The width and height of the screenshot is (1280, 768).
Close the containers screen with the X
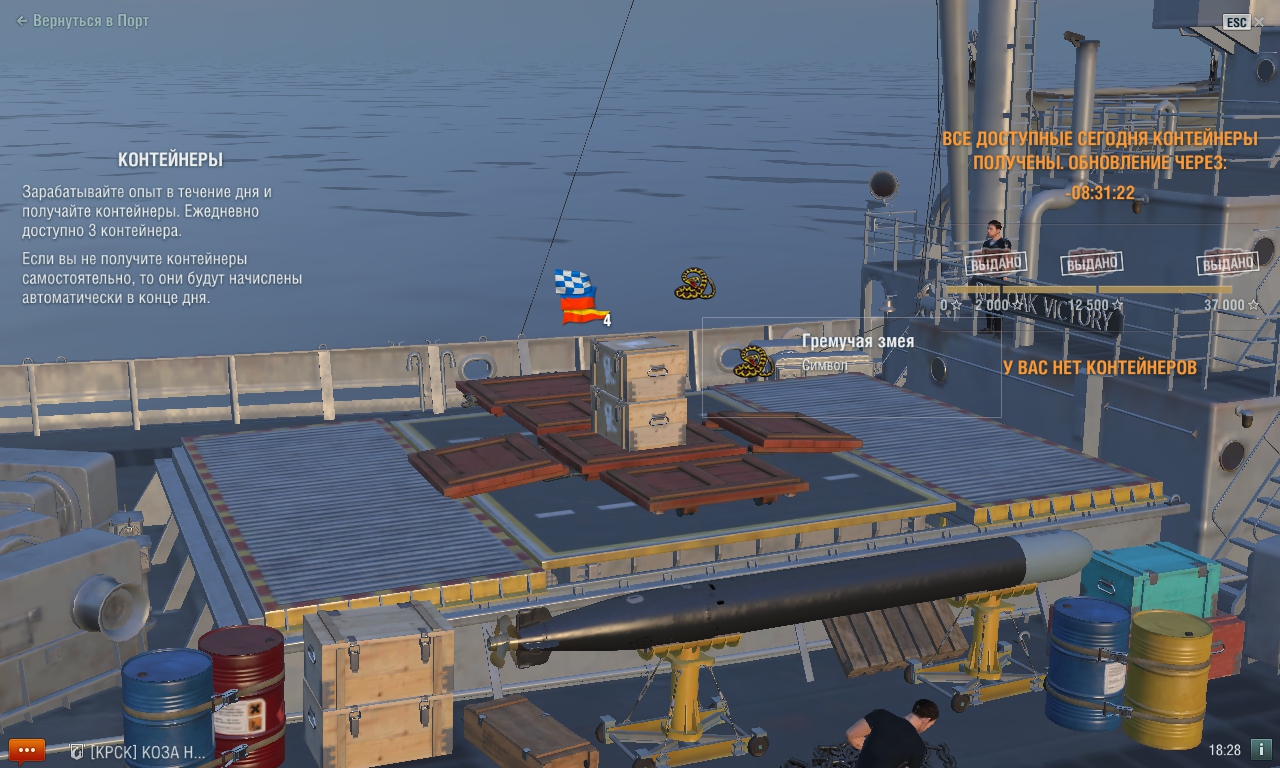1258,21
